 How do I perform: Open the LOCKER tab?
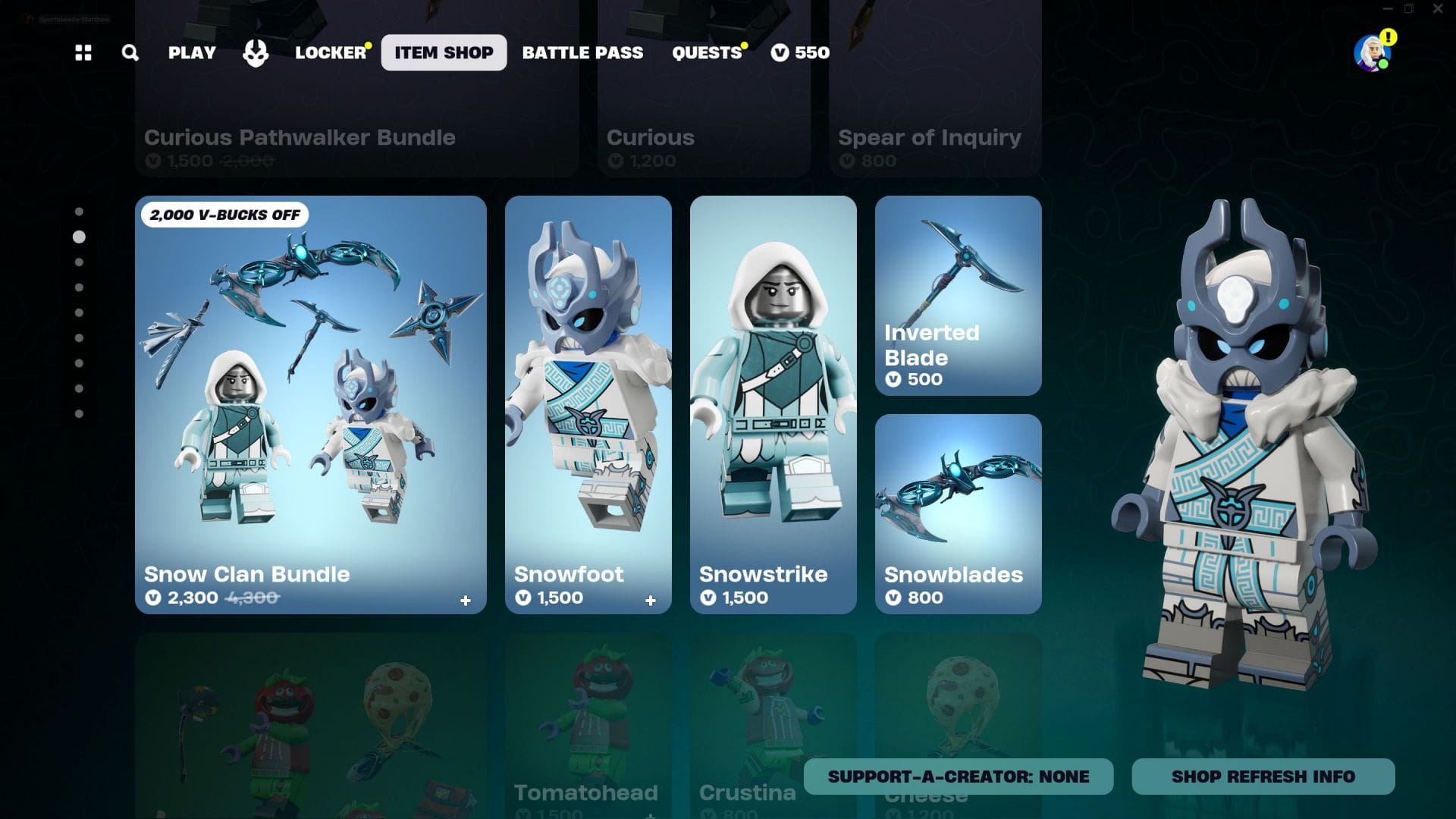(x=331, y=52)
